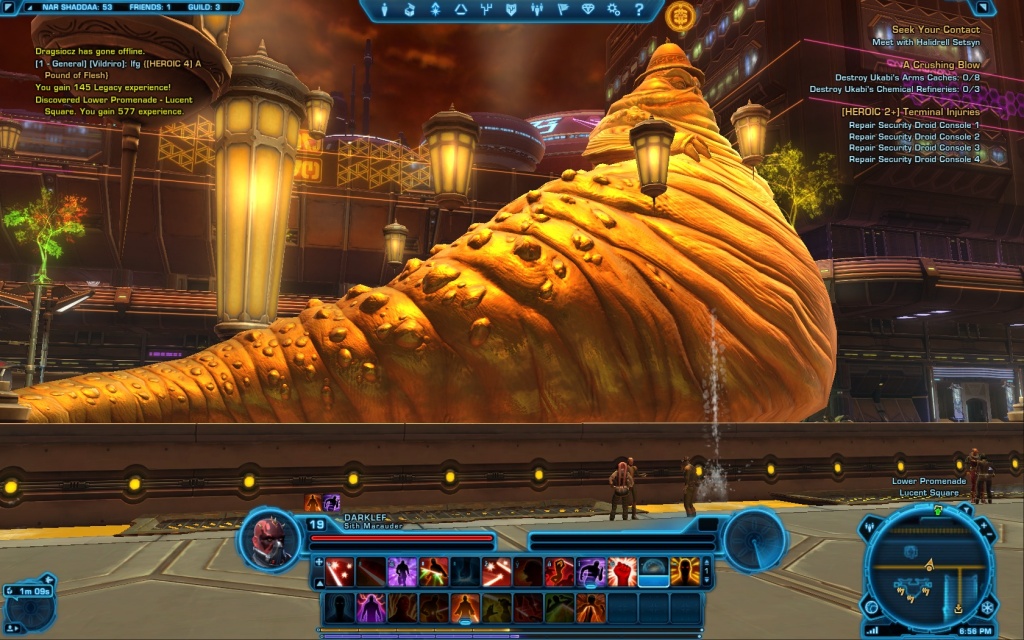Open the character sheet from the top menu

coord(383,10)
